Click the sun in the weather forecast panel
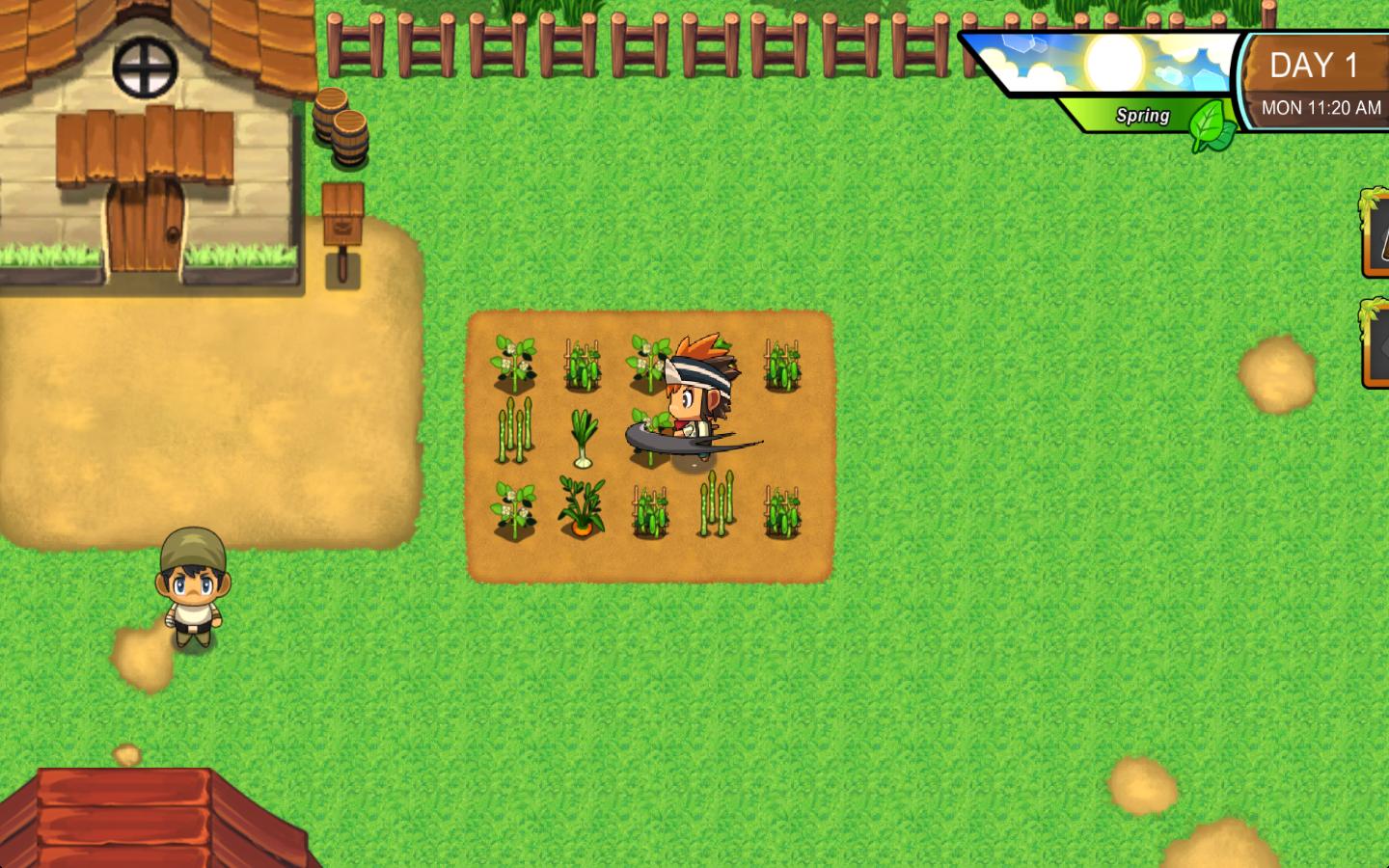 coord(1111,63)
